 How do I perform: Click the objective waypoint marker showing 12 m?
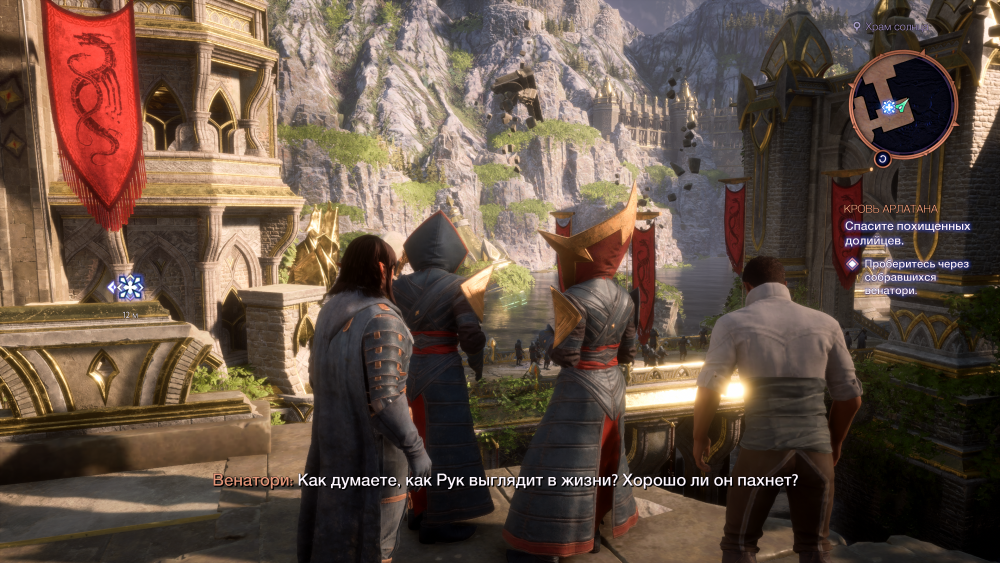tap(129, 288)
